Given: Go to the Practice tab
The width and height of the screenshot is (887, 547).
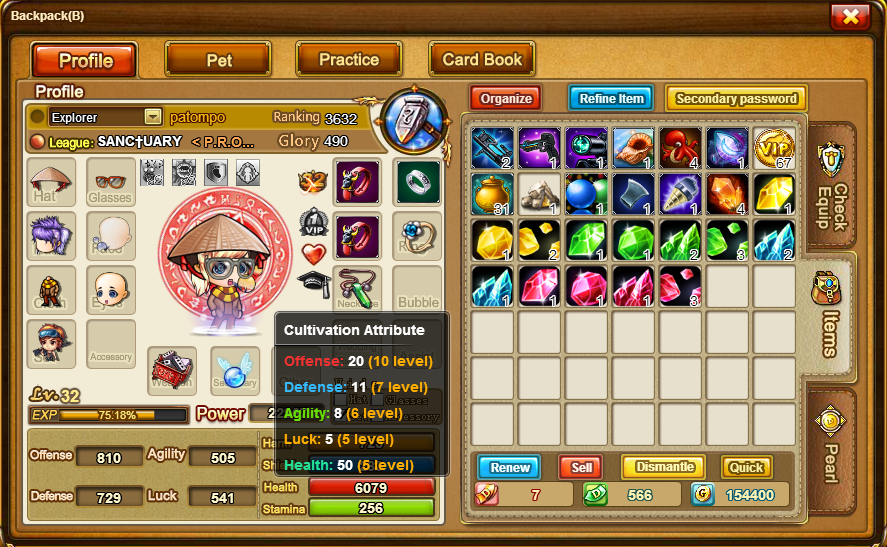Looking at the screenshot, I should (348, 60).
